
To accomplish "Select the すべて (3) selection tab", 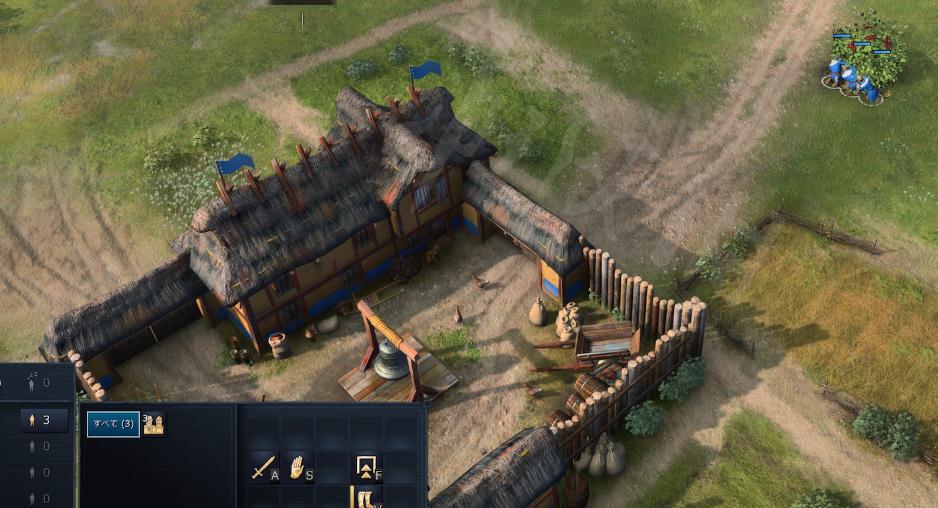I will pyautogui.click(x=112, y=424).
